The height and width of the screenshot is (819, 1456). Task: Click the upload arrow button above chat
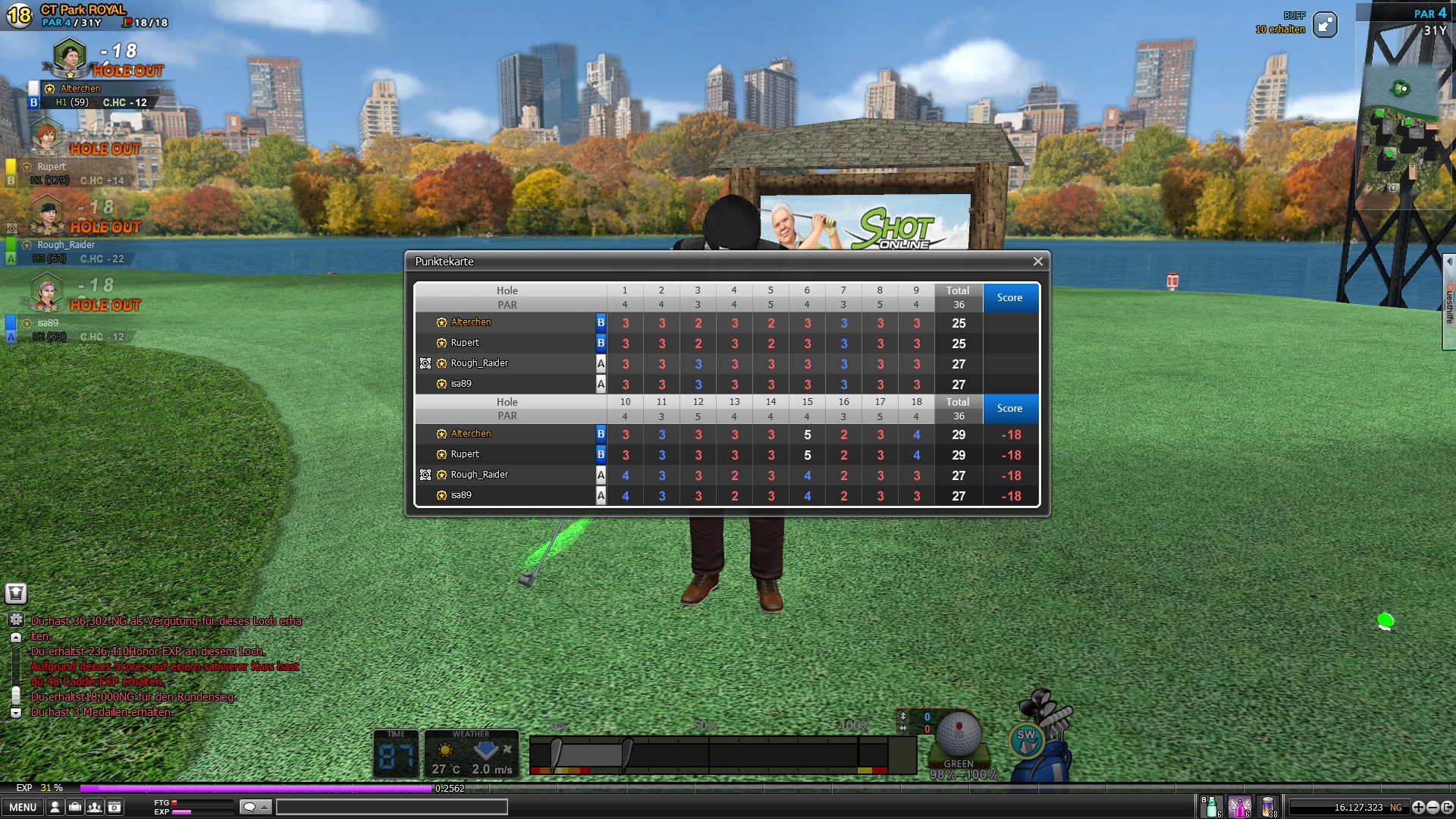(x=16, y=593)
